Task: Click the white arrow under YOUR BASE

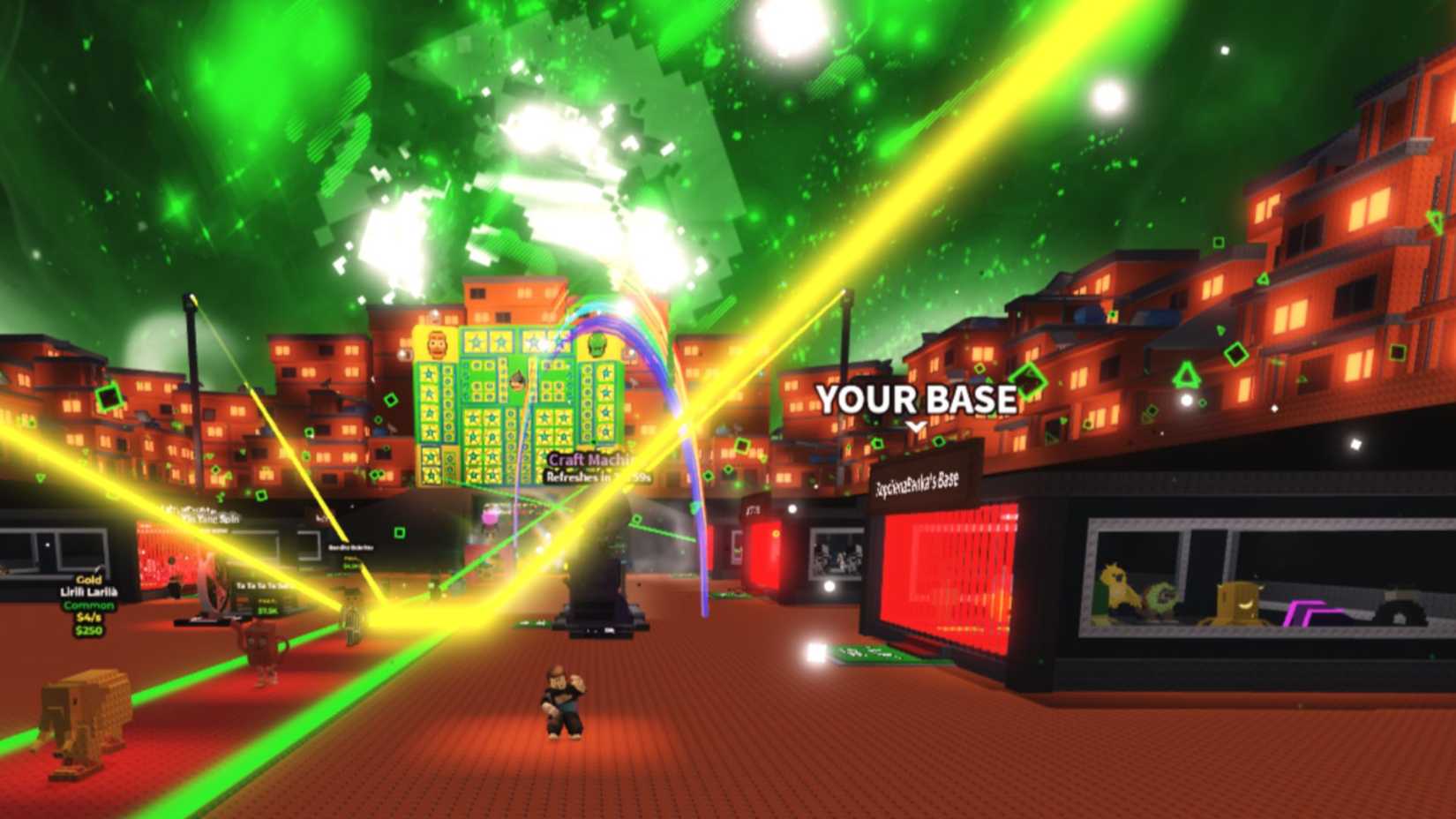Action: click(916, 426)
